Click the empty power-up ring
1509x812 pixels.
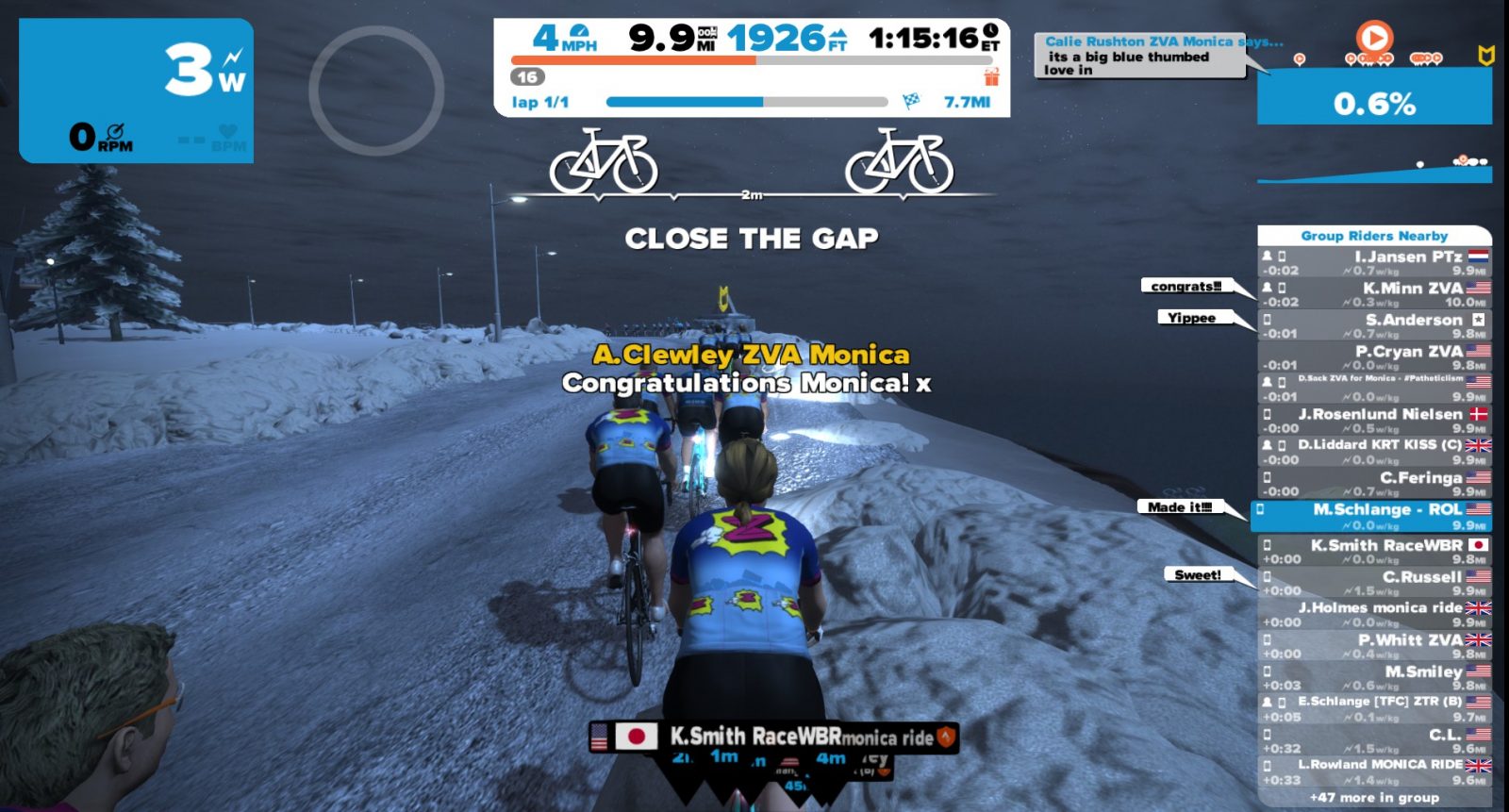[376, 91]
